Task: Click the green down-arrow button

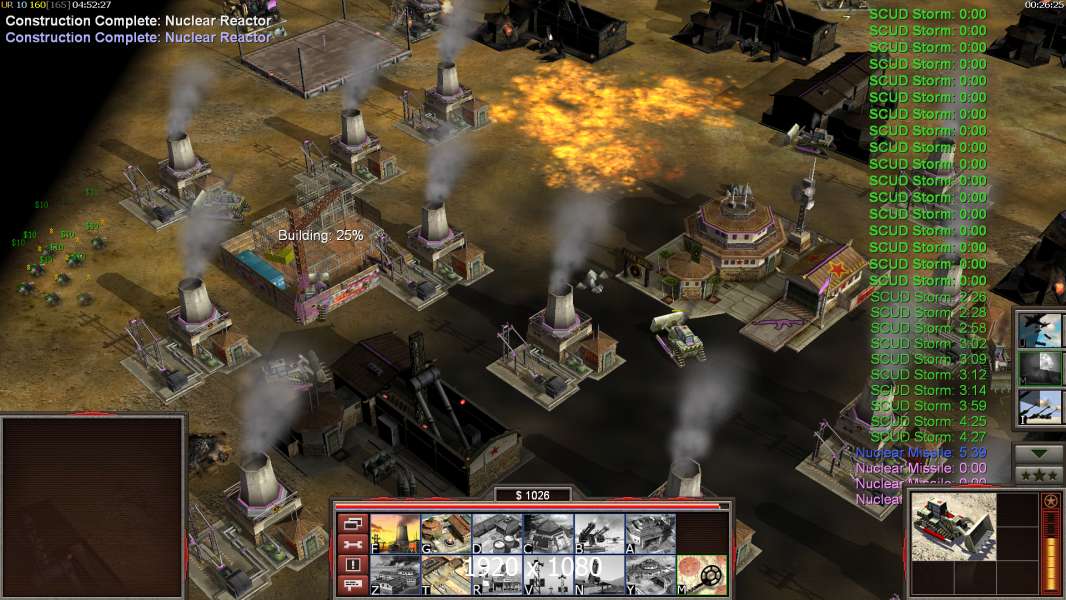Action: (1038, 453)
